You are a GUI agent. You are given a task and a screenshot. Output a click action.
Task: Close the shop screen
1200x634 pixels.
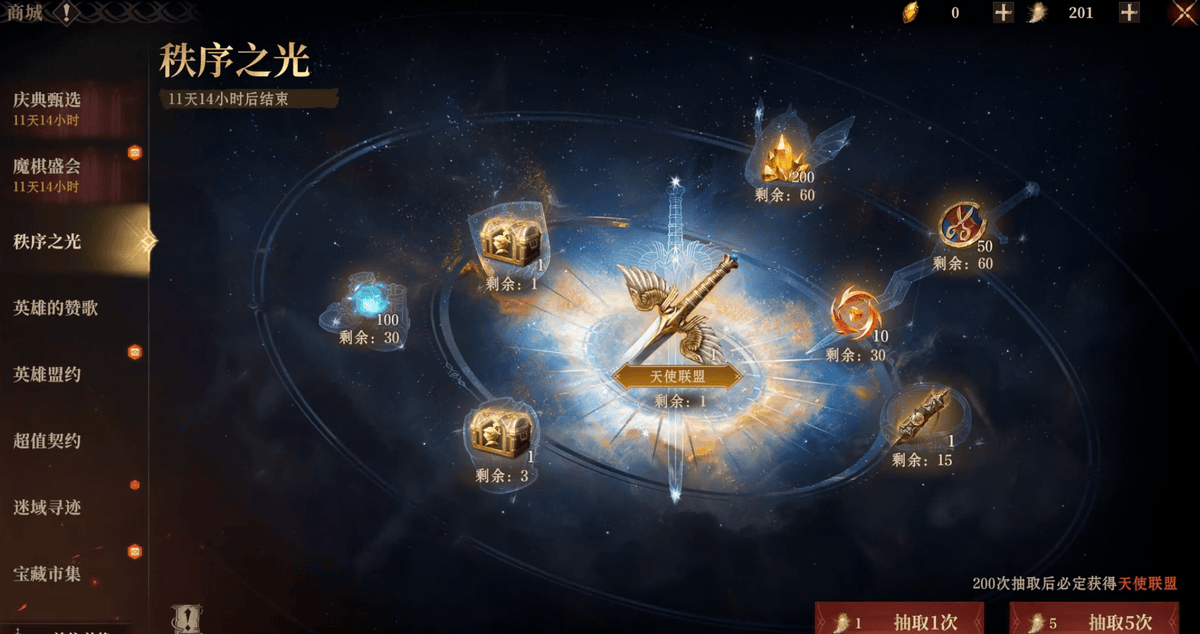(x=1184, y=13)
